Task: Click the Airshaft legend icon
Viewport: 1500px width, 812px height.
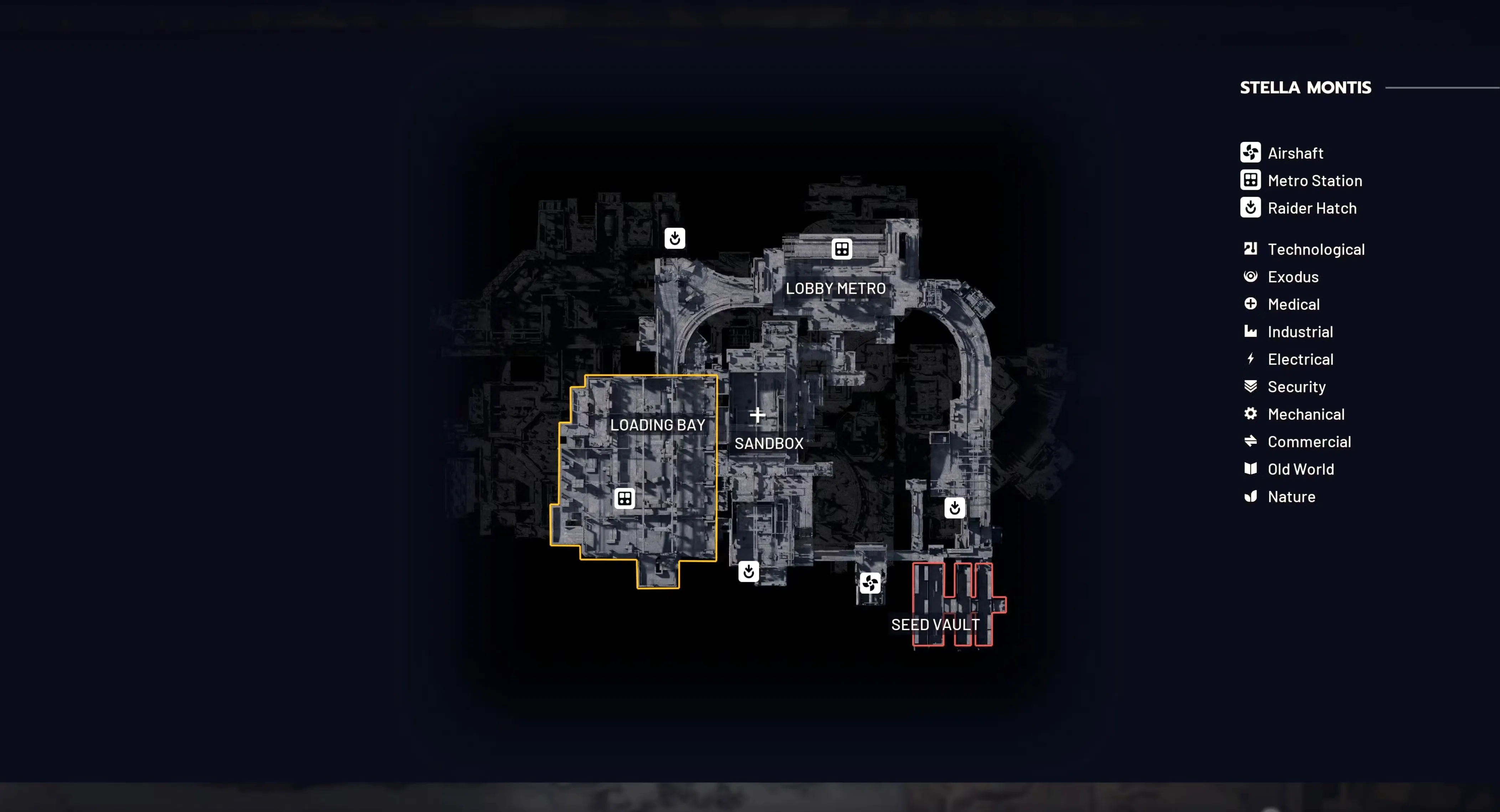Action: pos(1251,153)
